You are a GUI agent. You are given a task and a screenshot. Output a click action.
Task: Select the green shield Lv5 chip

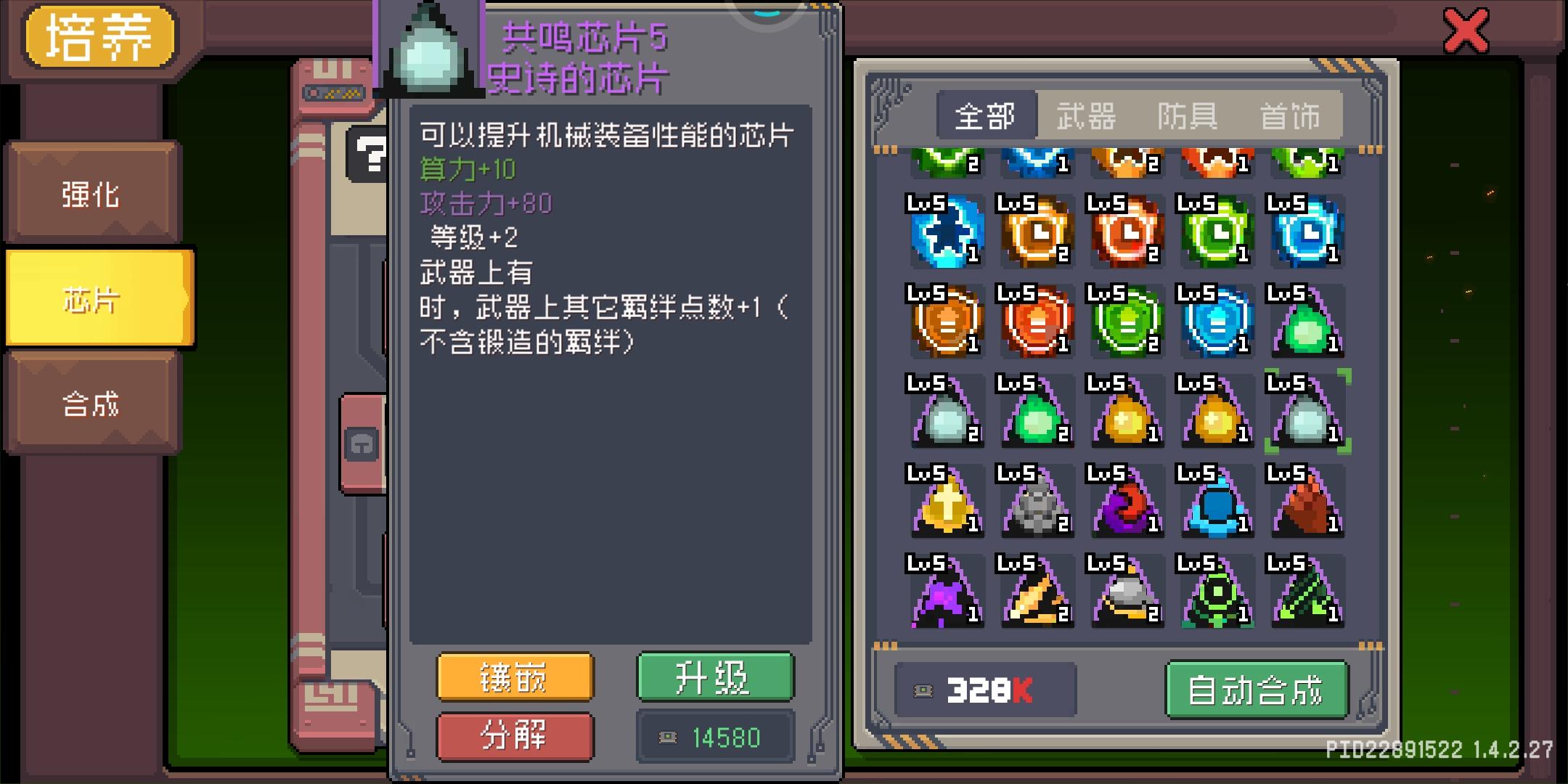pos(1127,323)
